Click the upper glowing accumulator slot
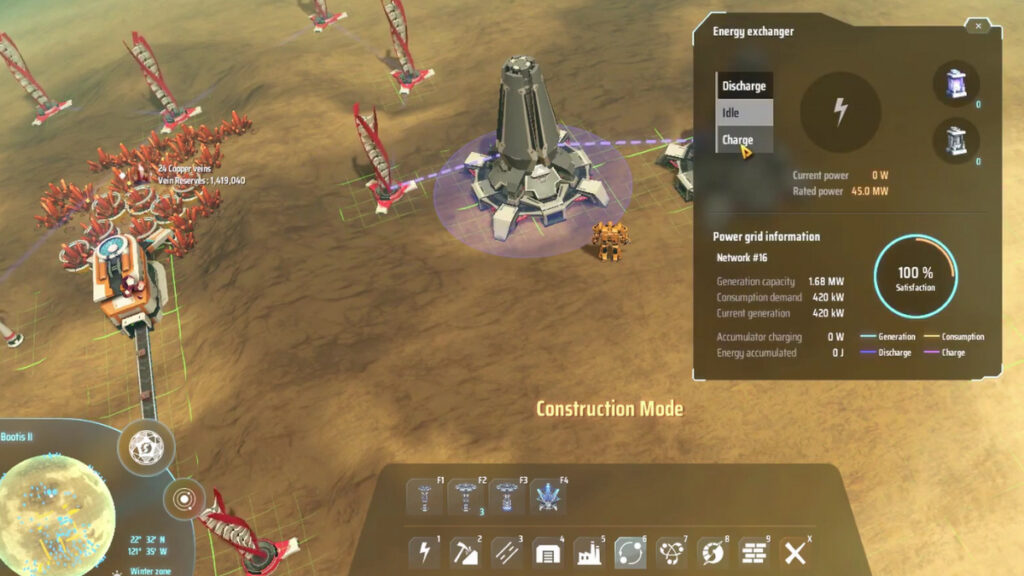 [956, 83]
